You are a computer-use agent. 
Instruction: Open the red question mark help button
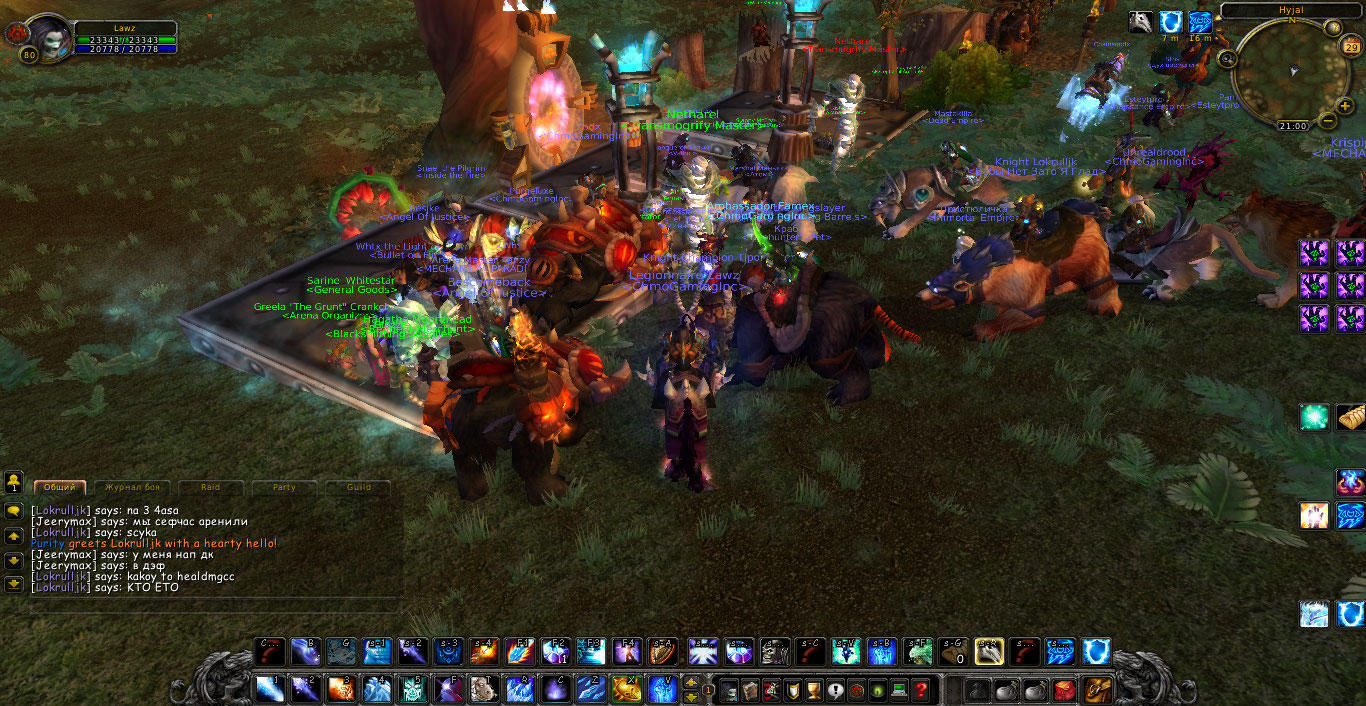tap(921, 689)
